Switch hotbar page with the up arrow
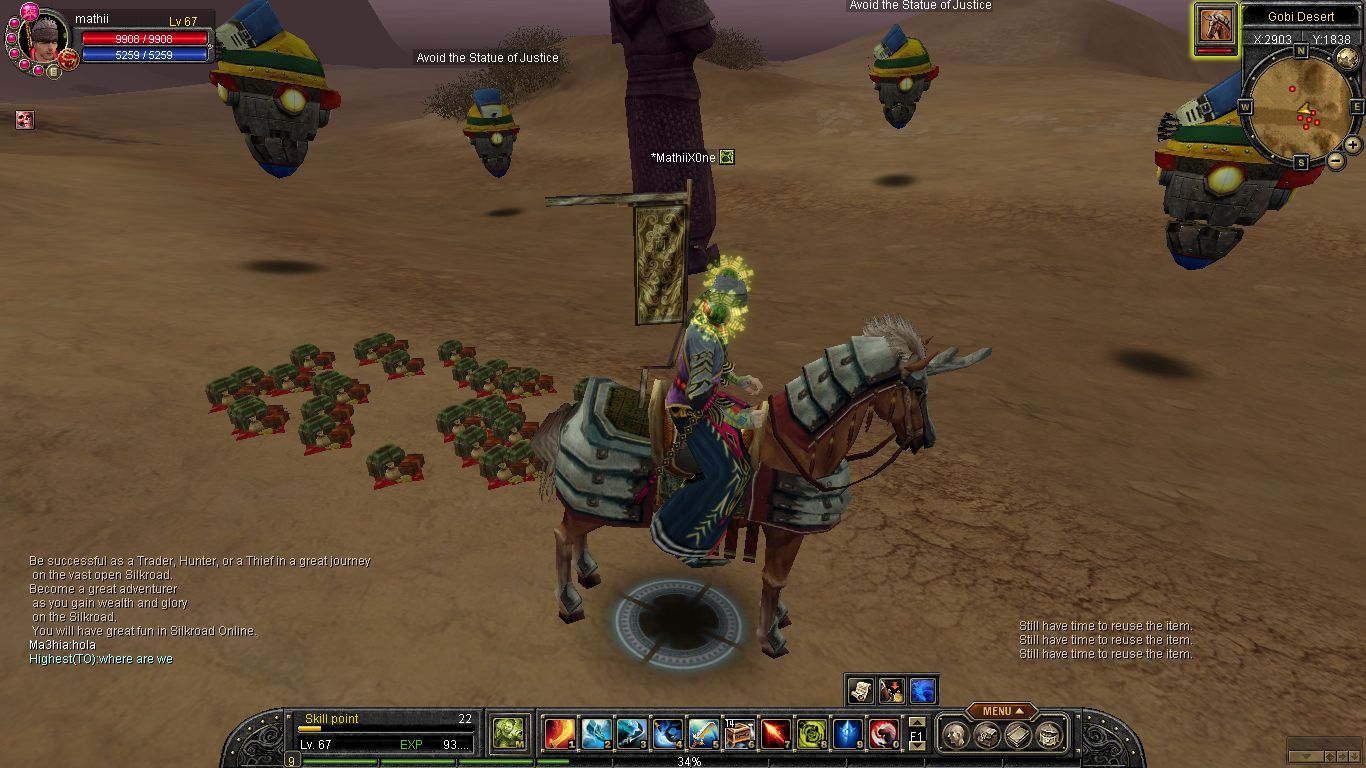 (x=916, y=722)
